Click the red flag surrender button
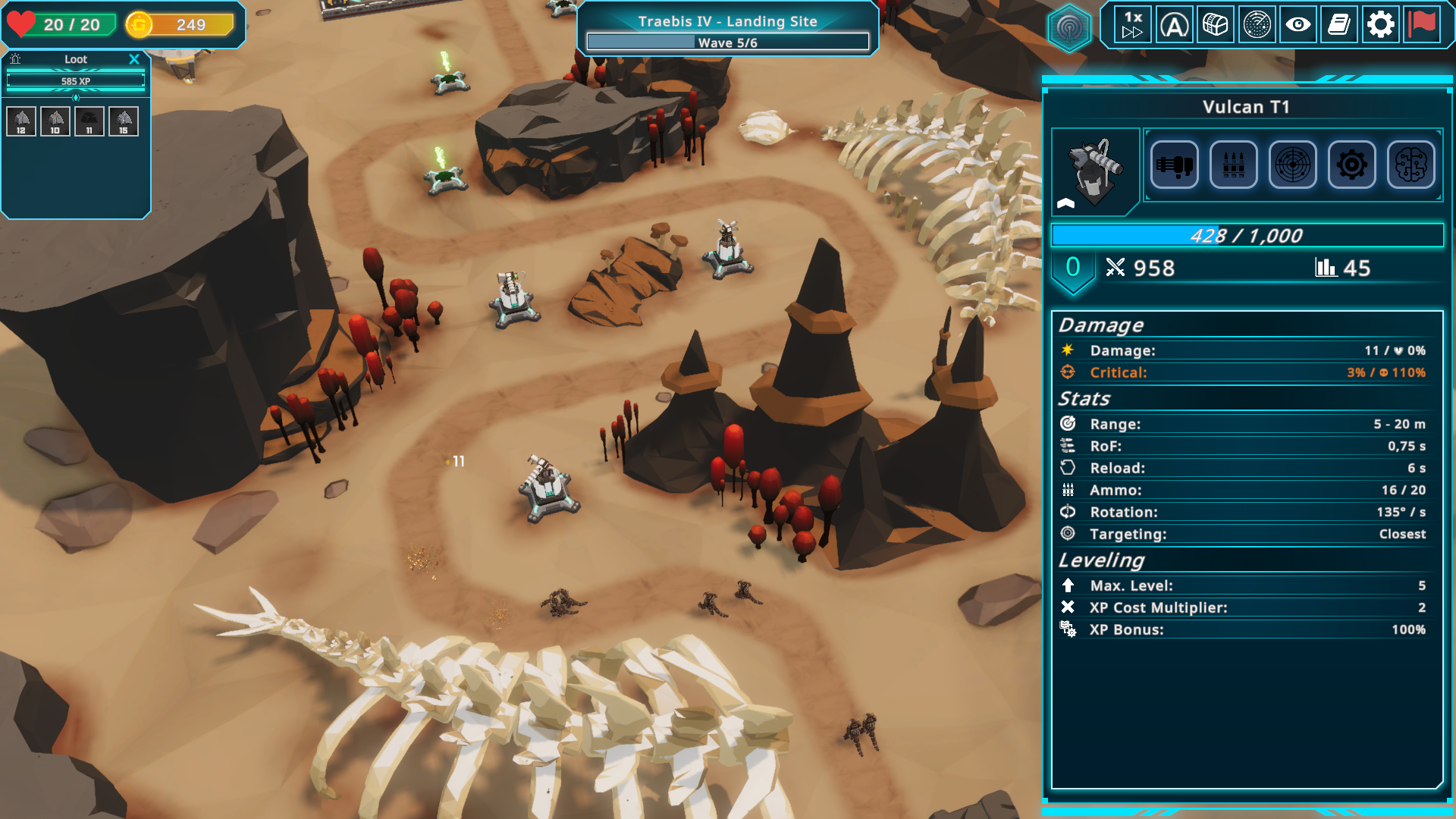 pyautogui.click(x=1422, y=25)
